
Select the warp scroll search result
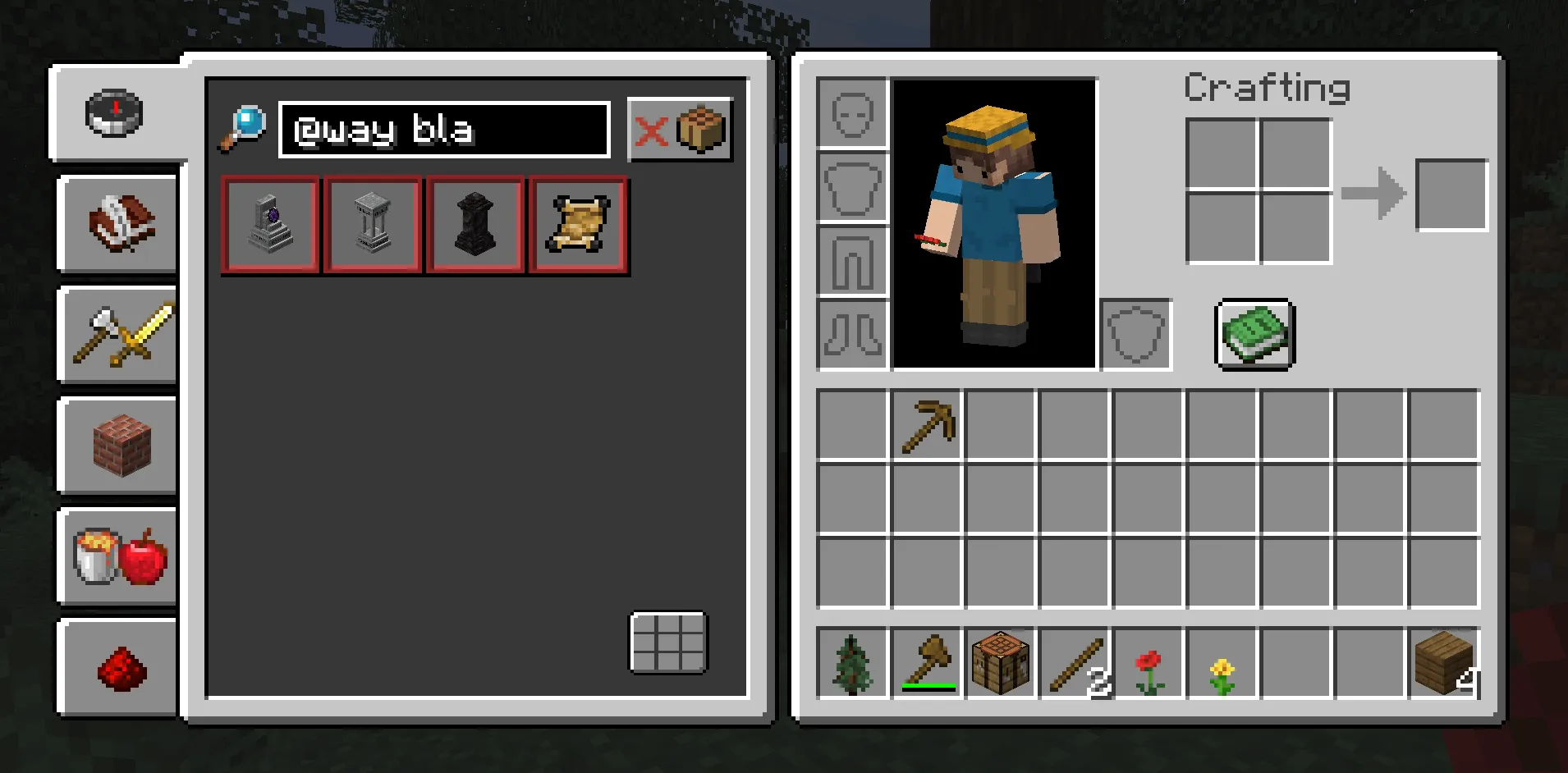click(x=578, y=226)
